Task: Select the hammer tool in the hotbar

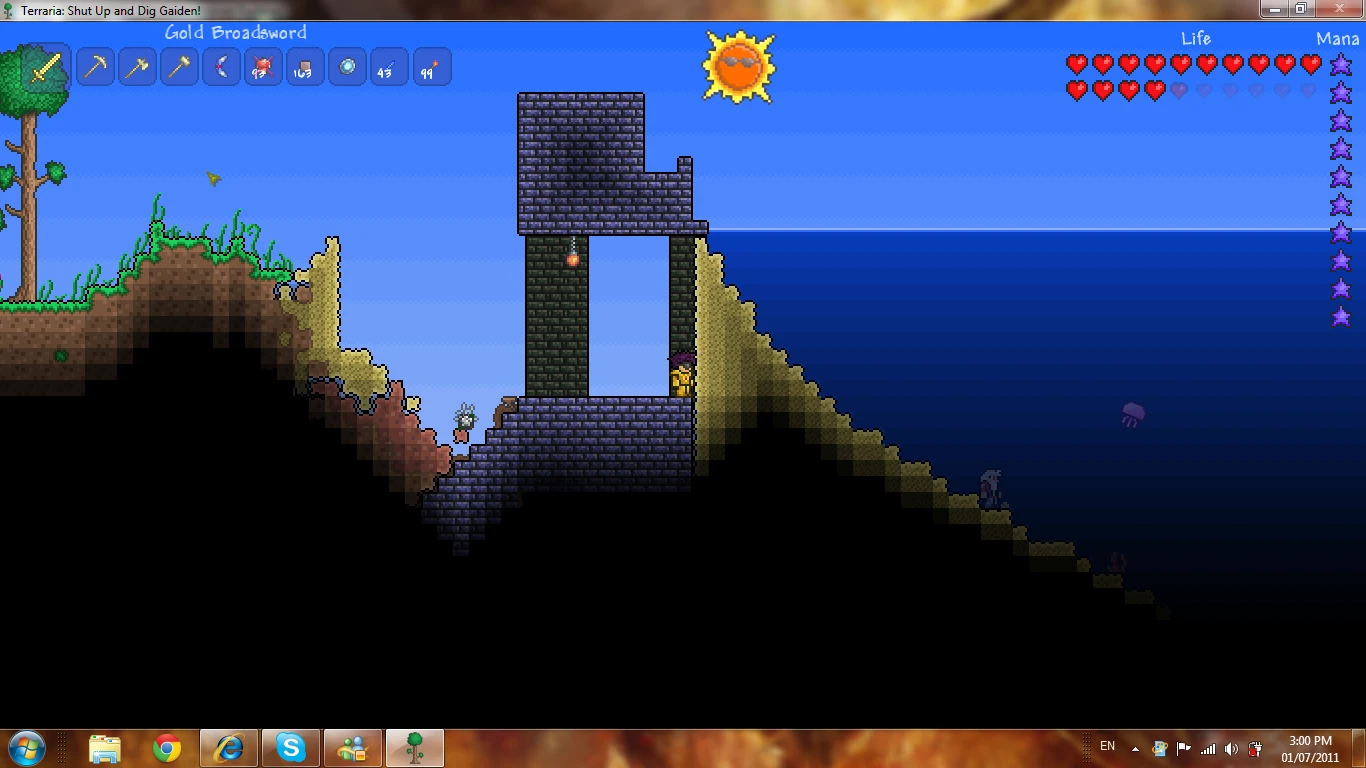Action: click(x=179, y=66)
